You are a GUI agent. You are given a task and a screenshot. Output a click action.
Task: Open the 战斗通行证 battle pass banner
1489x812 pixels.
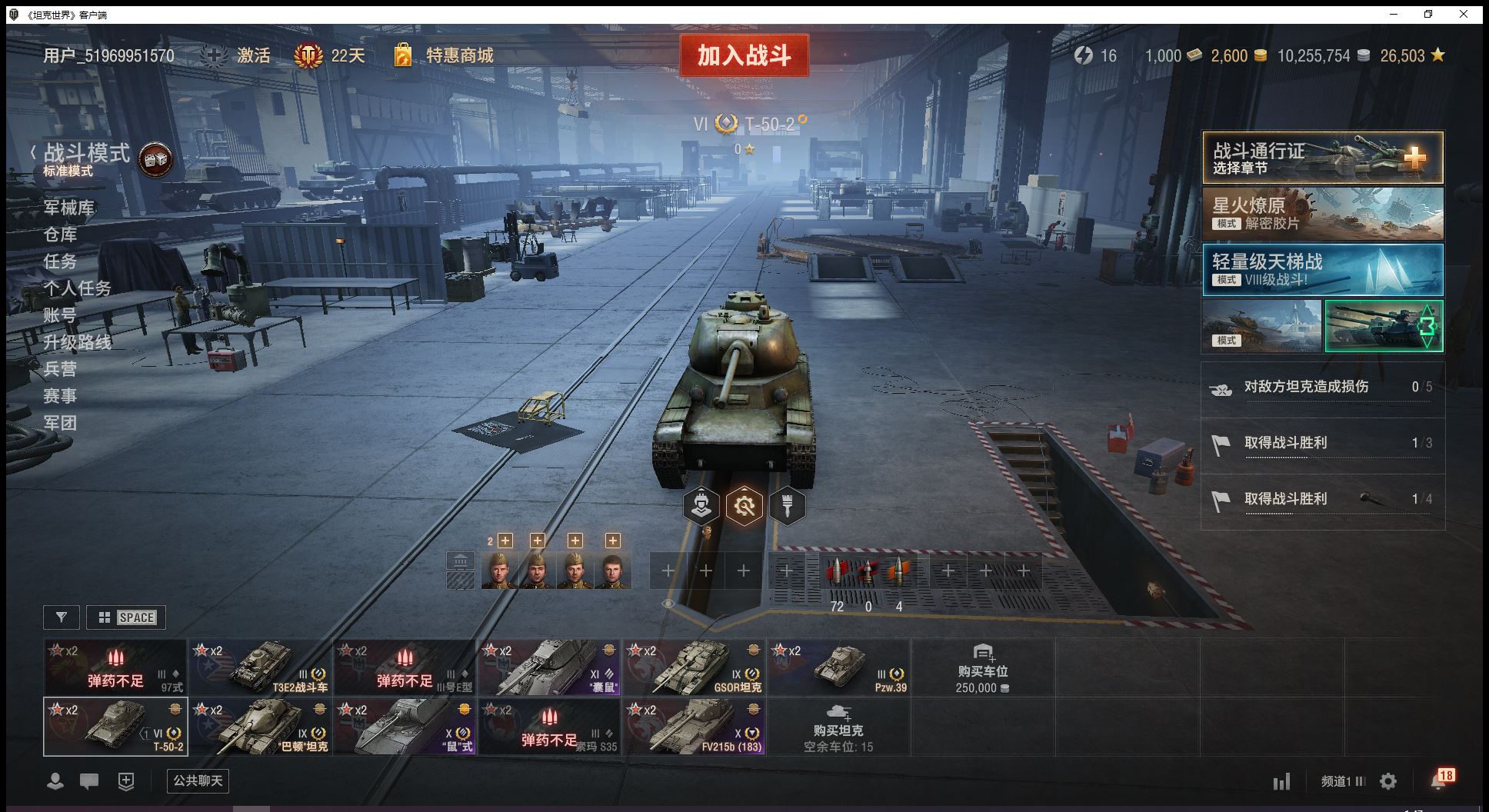coord(1322,158)
